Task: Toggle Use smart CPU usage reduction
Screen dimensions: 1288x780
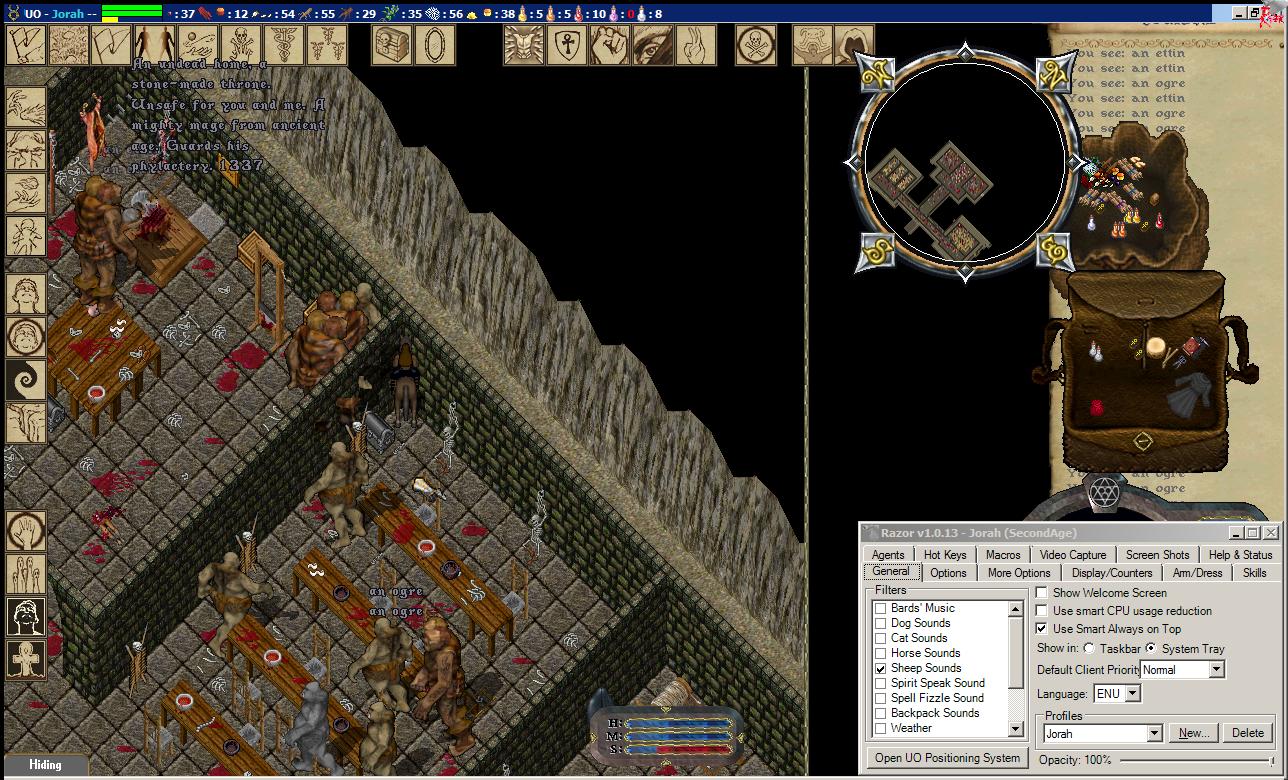Action: click(1042, 611)
